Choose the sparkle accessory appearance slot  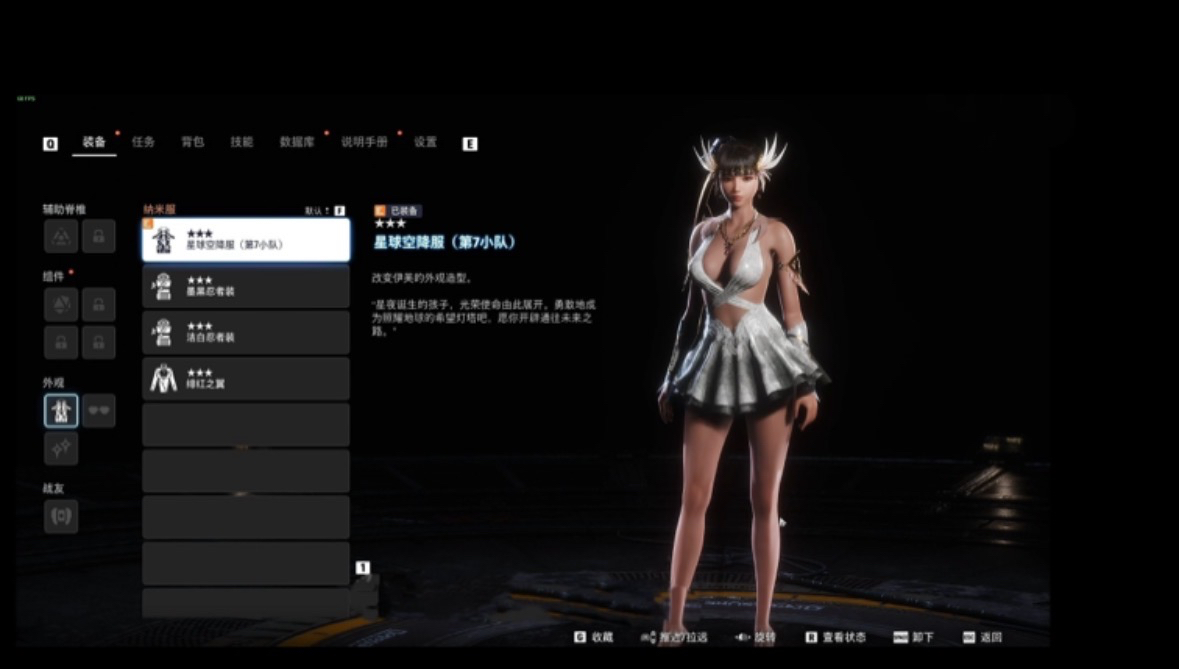tap(61, 448)
